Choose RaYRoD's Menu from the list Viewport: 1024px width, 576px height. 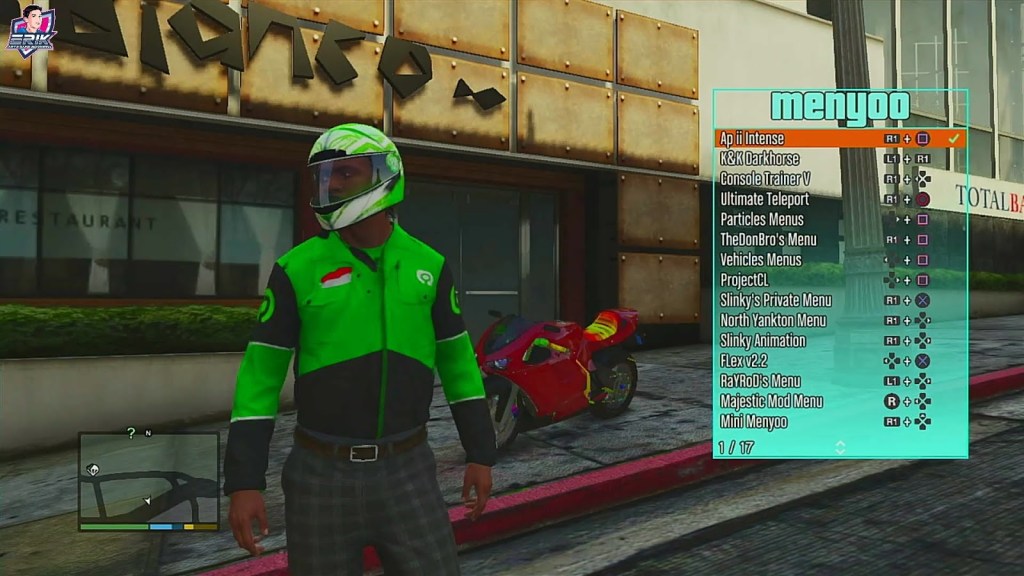point(760,381)
